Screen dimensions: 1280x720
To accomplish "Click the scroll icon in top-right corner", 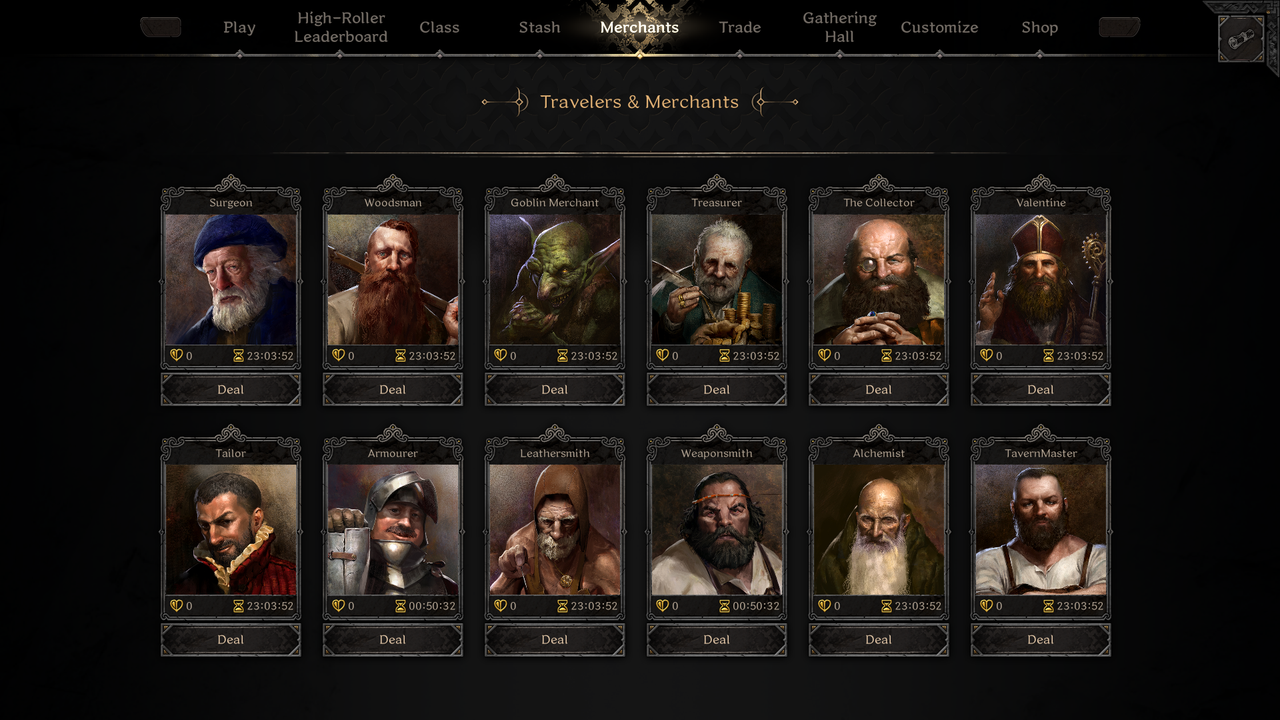I will tap(1241, 39).
